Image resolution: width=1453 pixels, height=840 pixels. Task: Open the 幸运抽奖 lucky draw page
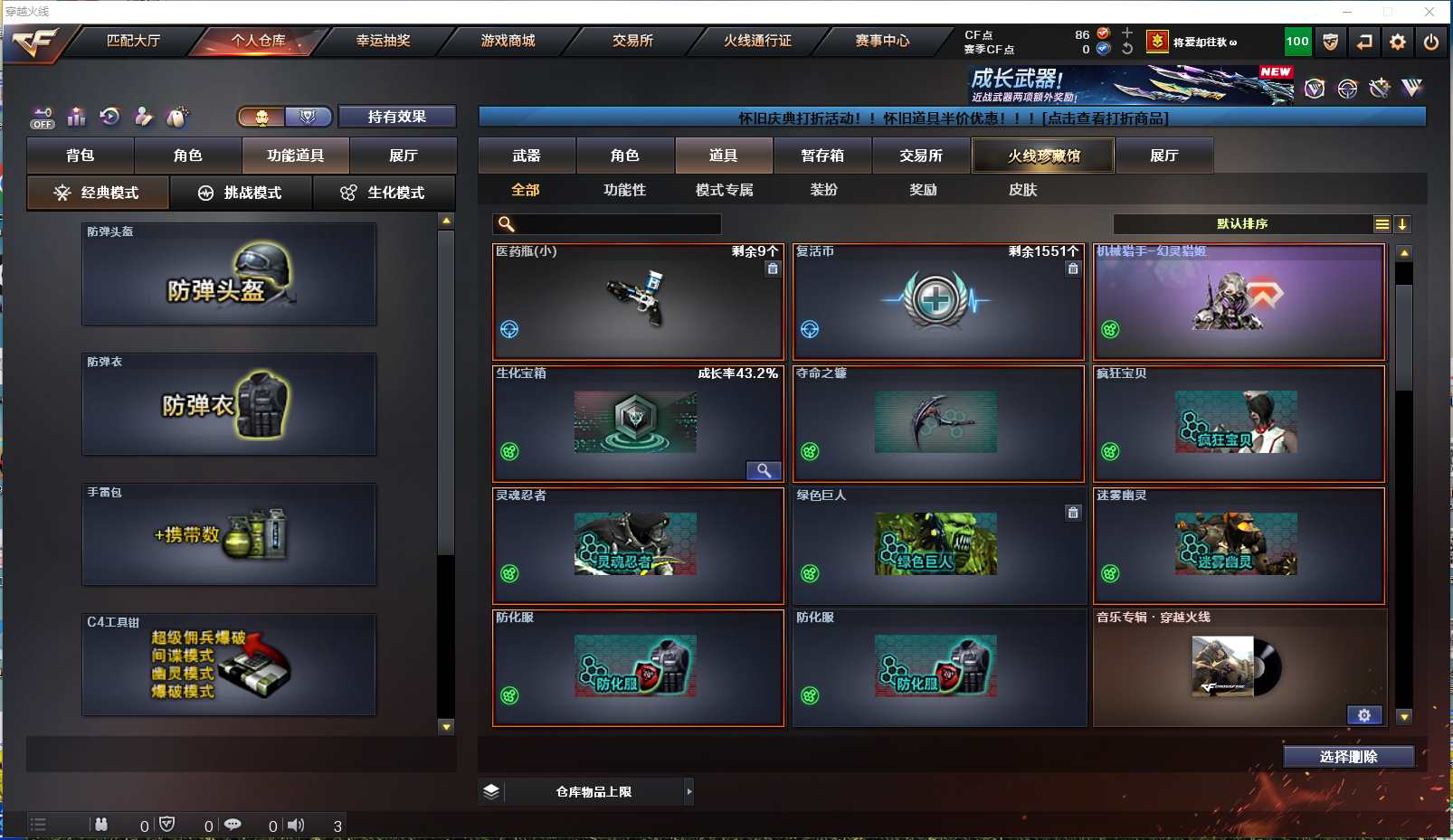coord(383,41)
